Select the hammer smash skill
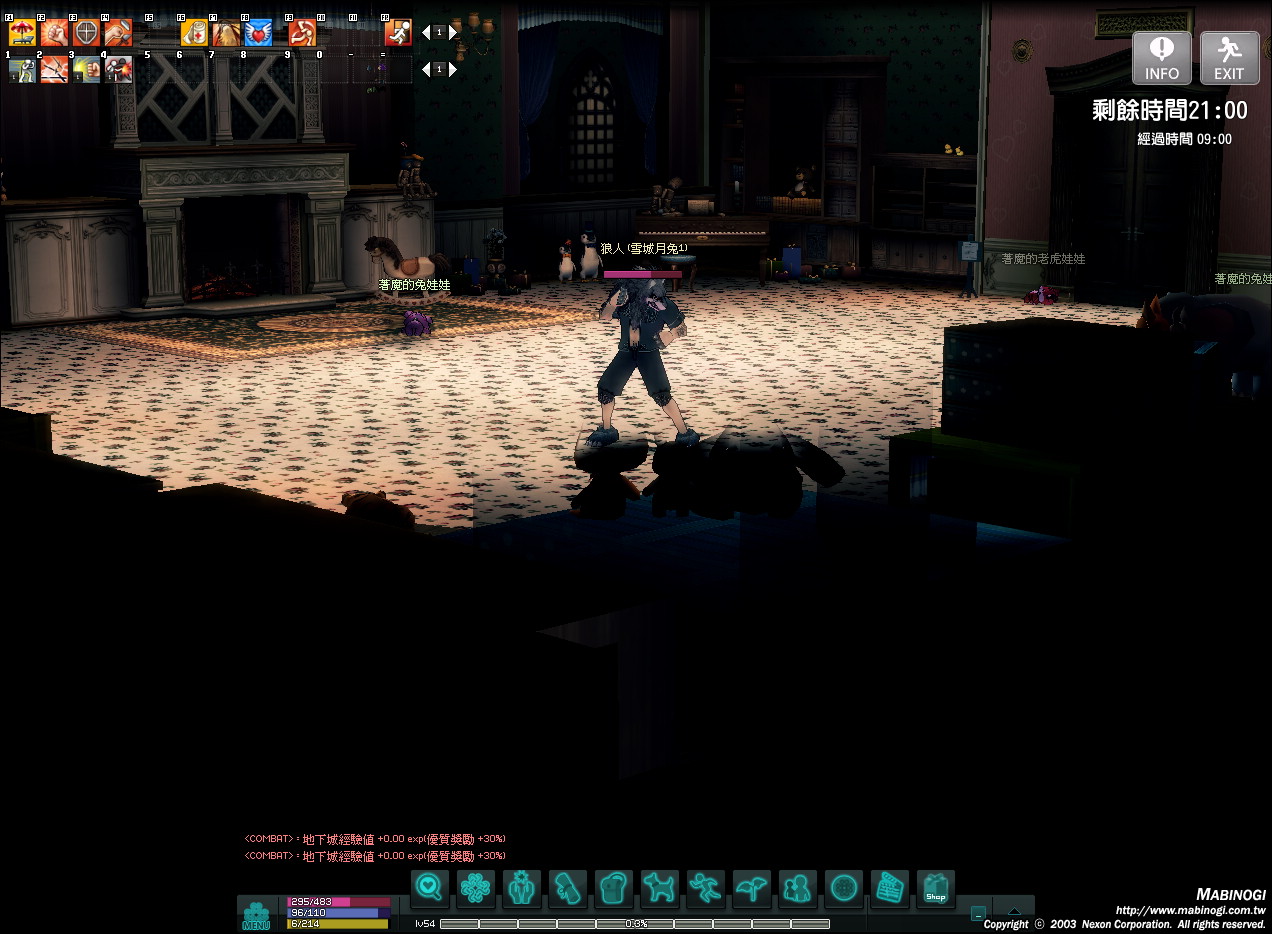 [x=118, y=33]
